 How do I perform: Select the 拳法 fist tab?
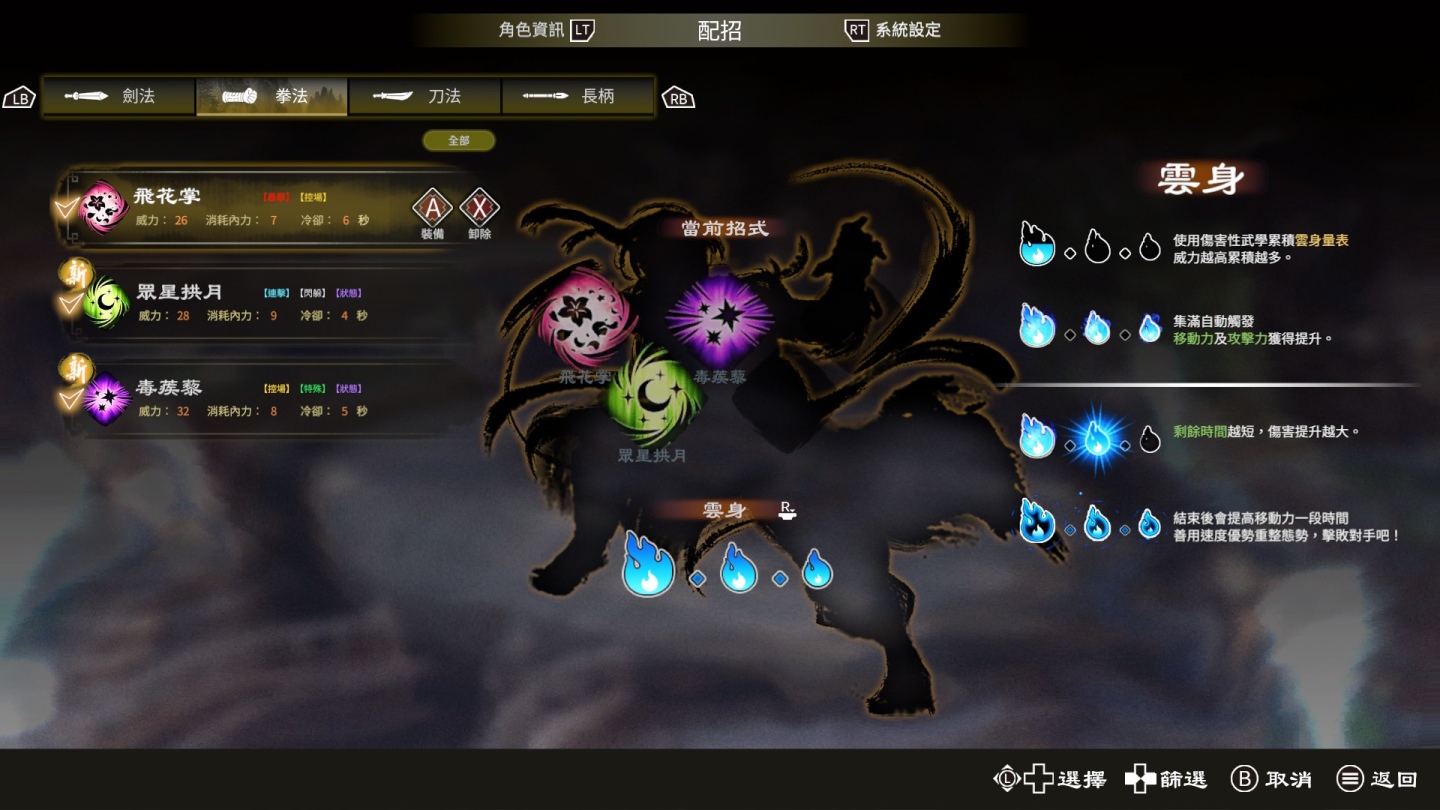pyautogui.click(x=272, y=97)
